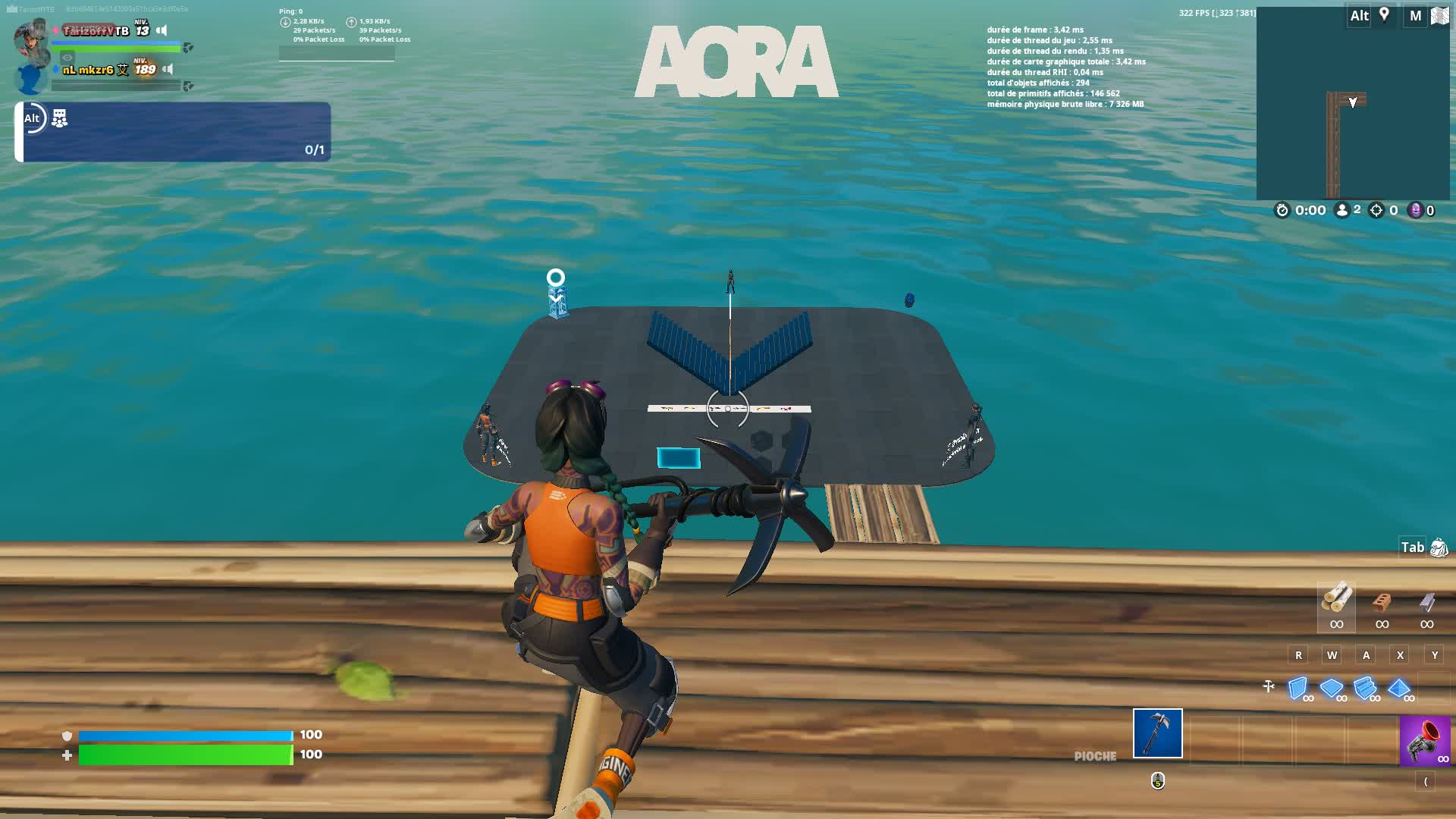This screenshot has height=819, width=1456.
Task: Mute TarizoffYTB's voice speaker icon
Action: (x=162, y=31)
